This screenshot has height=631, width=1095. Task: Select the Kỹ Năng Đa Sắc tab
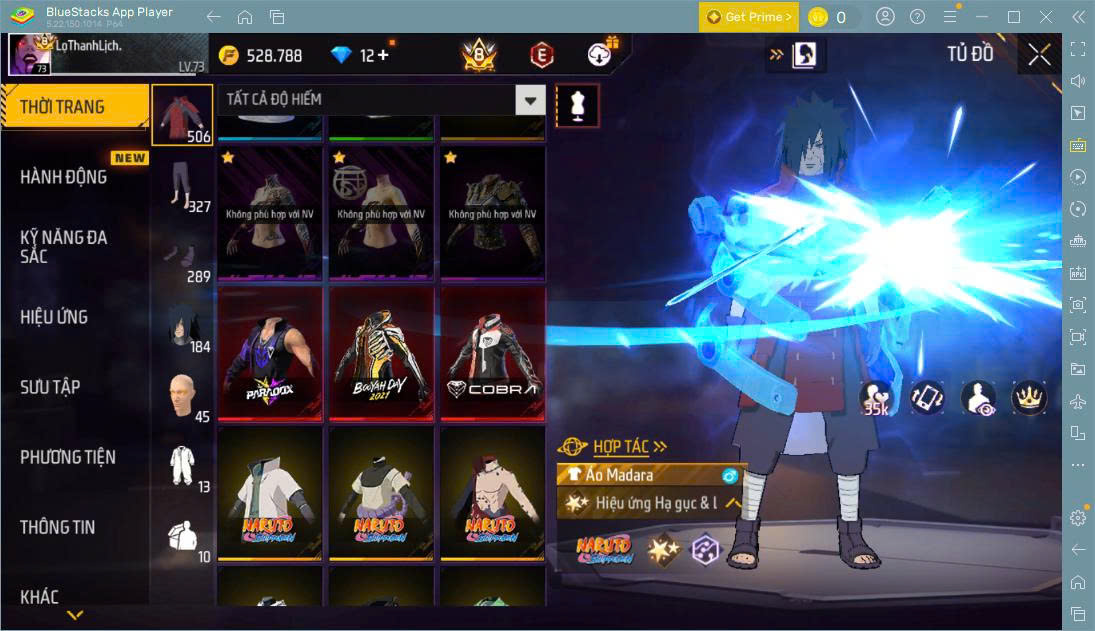(64, 247)
